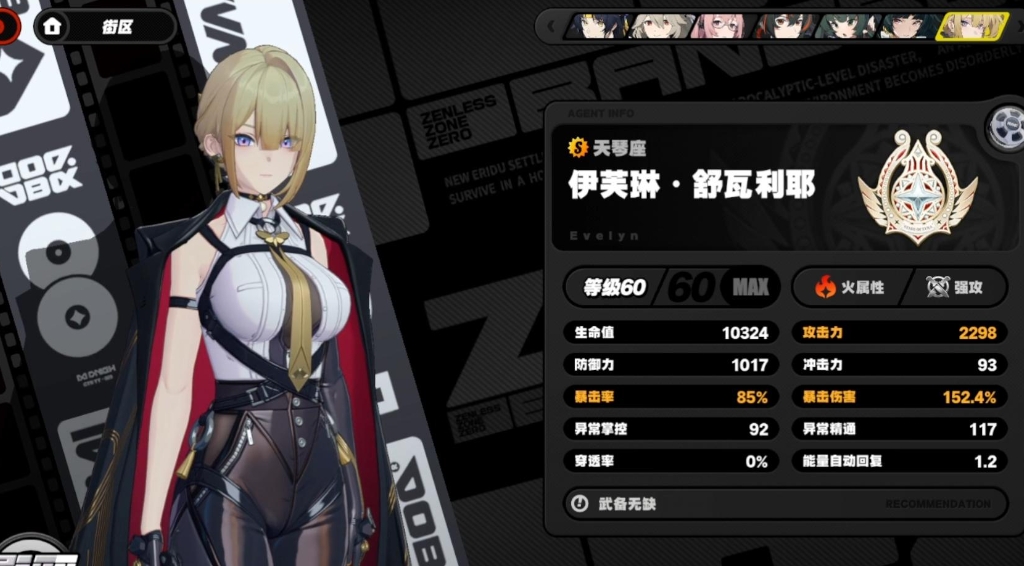Click the red back button
Screen dimensions: 1024x566
(x=8, y=27)
